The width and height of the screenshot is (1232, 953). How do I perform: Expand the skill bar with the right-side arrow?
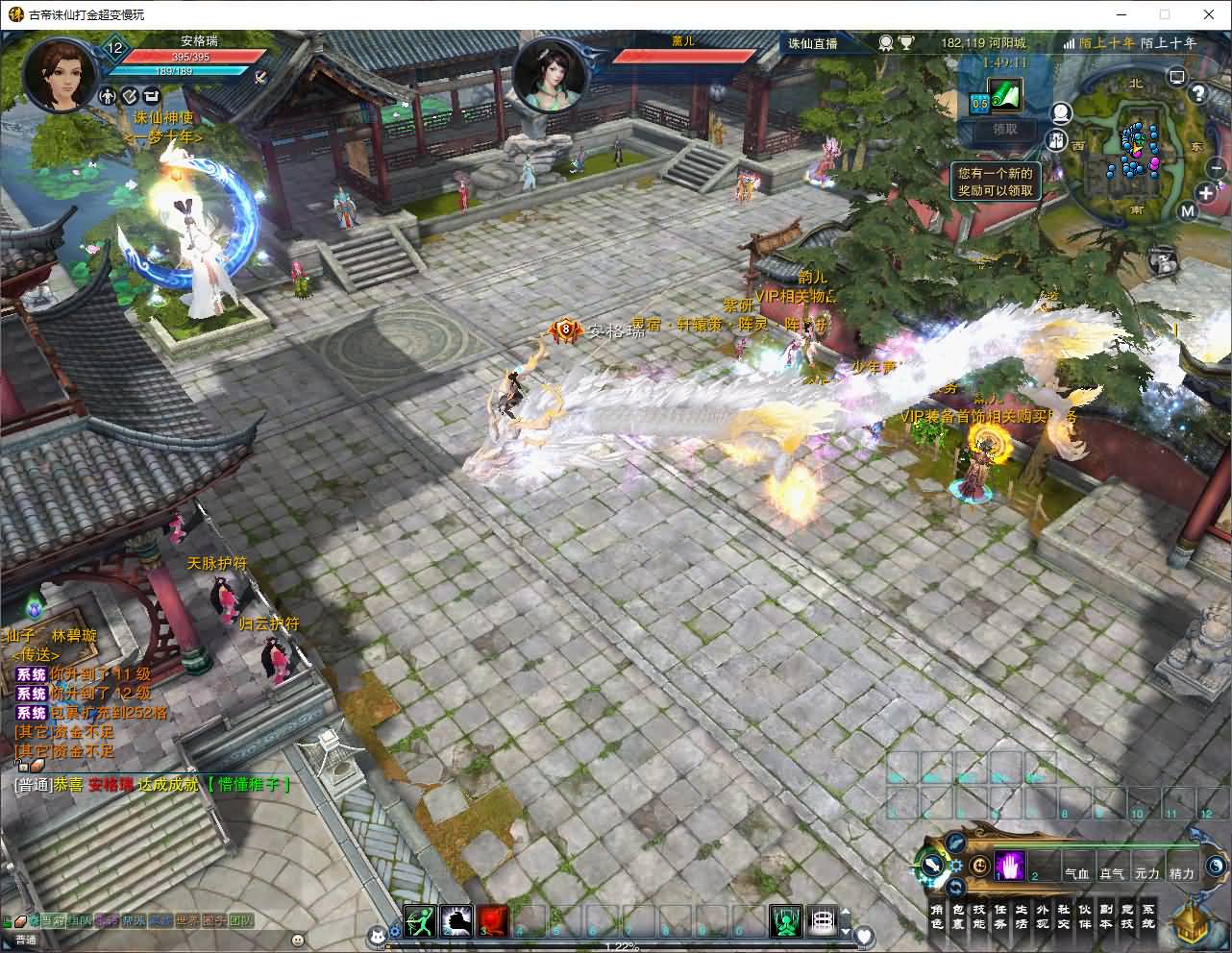(x=846, y=912)
